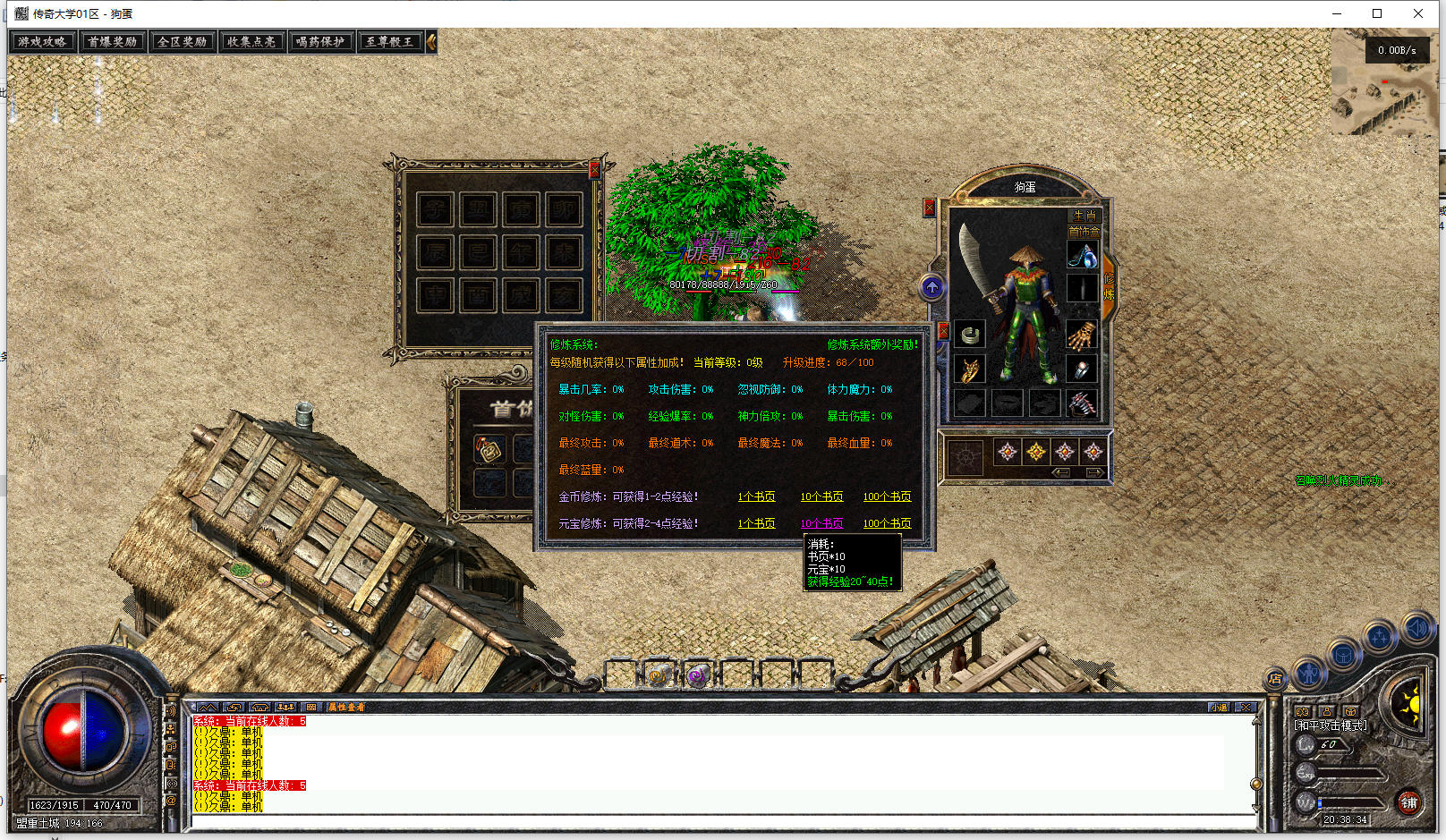Open the 属性查看 attributes viewer

point(345,708)
